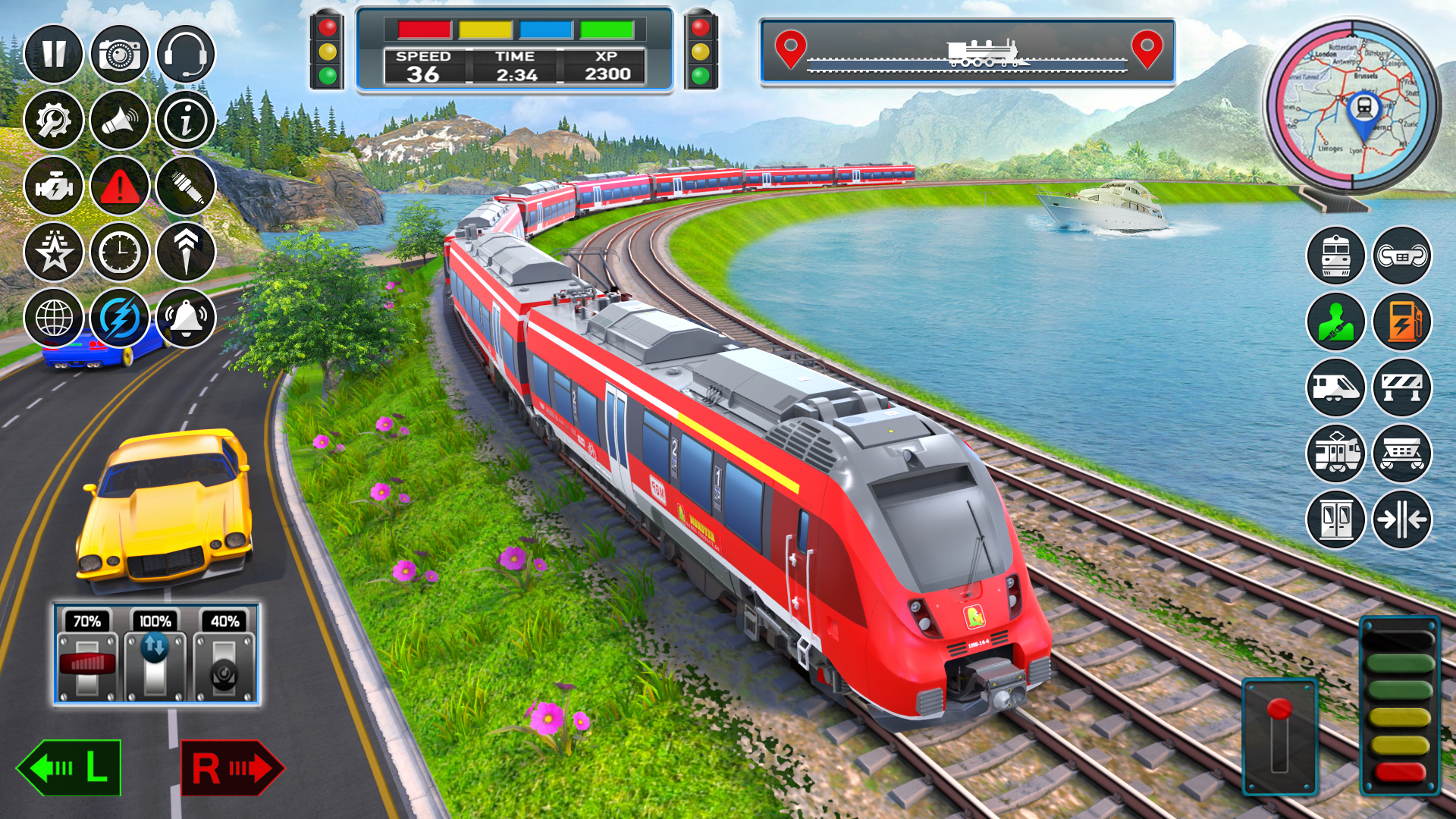The height and width of the screenshot is (819, 1456).
Task: Sound the horn announcement icon
Action: click(x=118, y=121)
